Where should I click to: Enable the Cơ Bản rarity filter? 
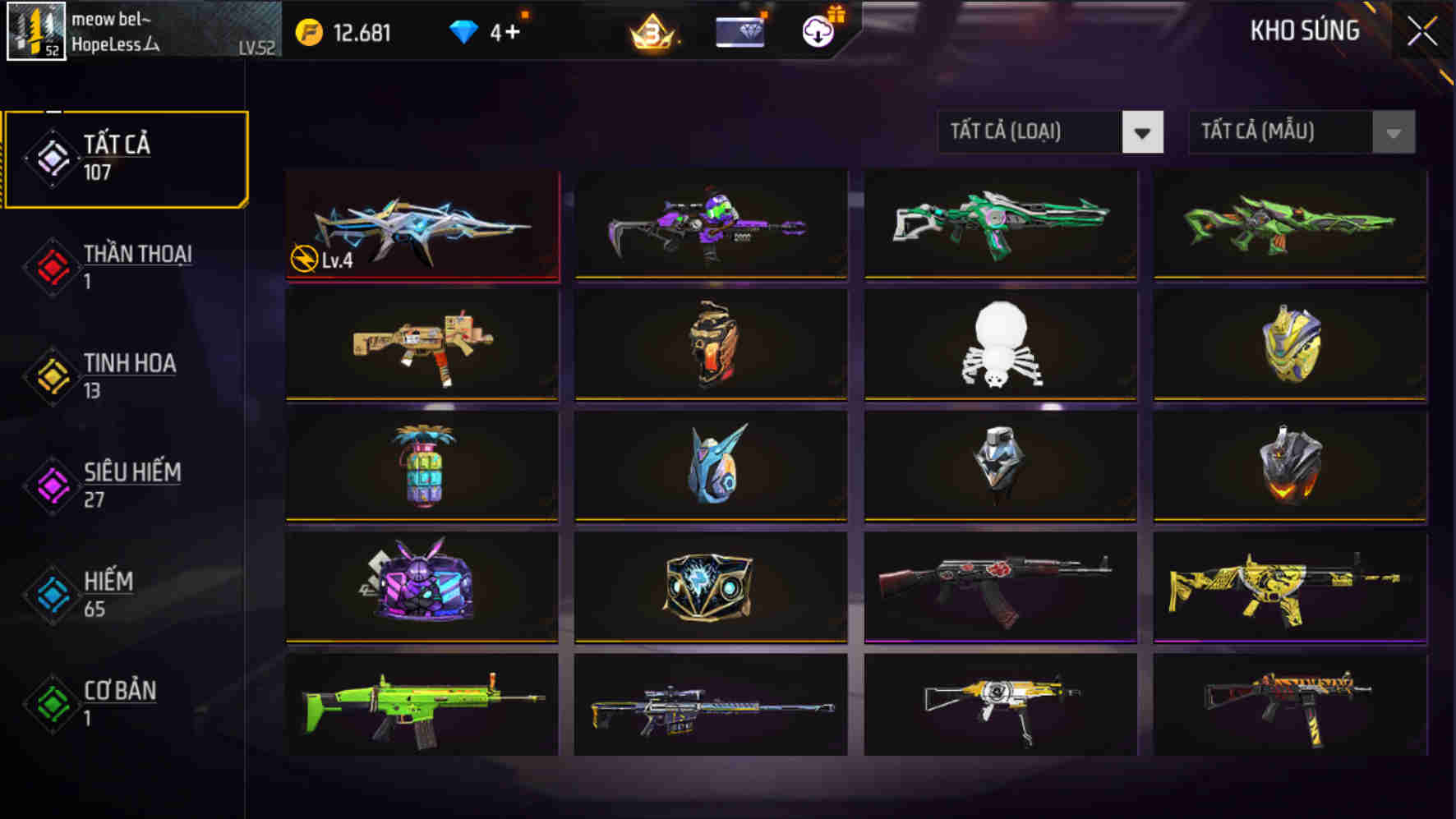(x=107, y=702)
